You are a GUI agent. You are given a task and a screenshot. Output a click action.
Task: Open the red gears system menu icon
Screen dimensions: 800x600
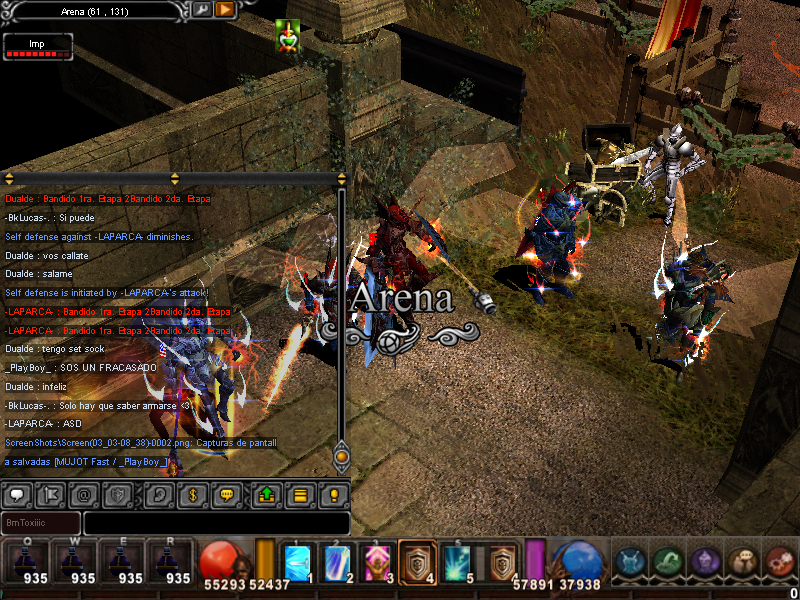tap(779, 562)
